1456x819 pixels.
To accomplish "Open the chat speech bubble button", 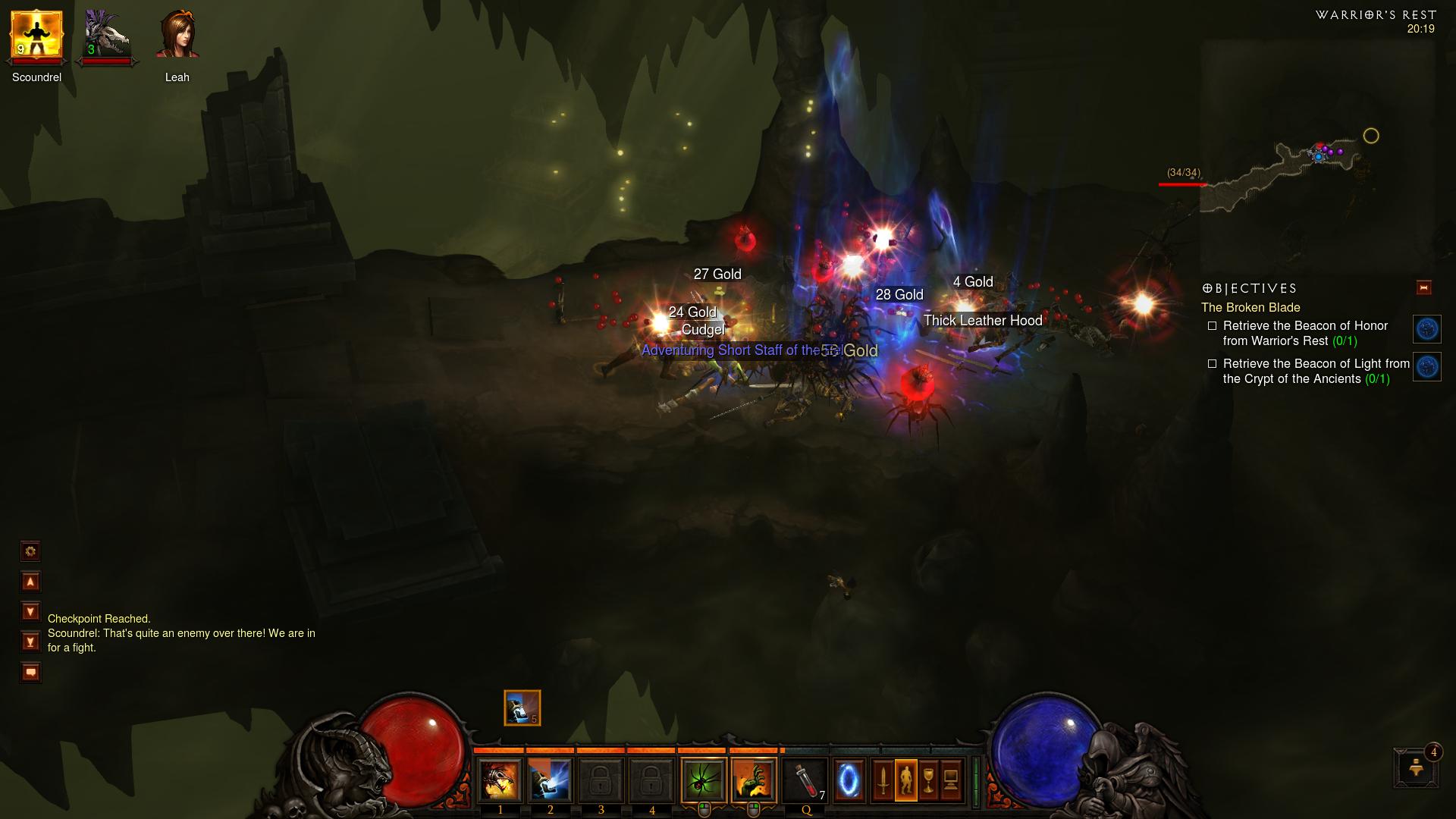I will tap(30, 673).
